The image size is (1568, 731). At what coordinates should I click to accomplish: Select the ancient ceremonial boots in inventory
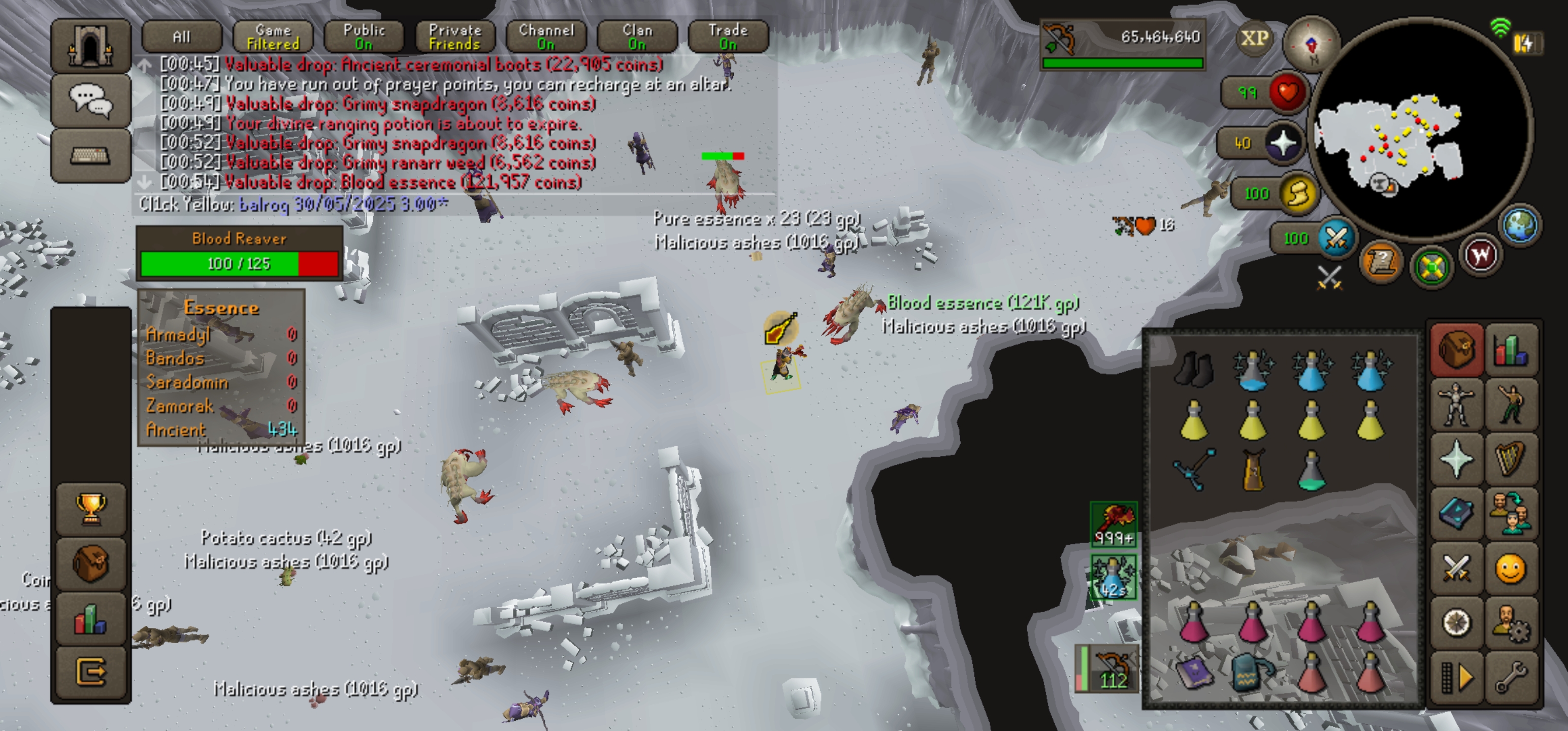[x=1194, y=369]
